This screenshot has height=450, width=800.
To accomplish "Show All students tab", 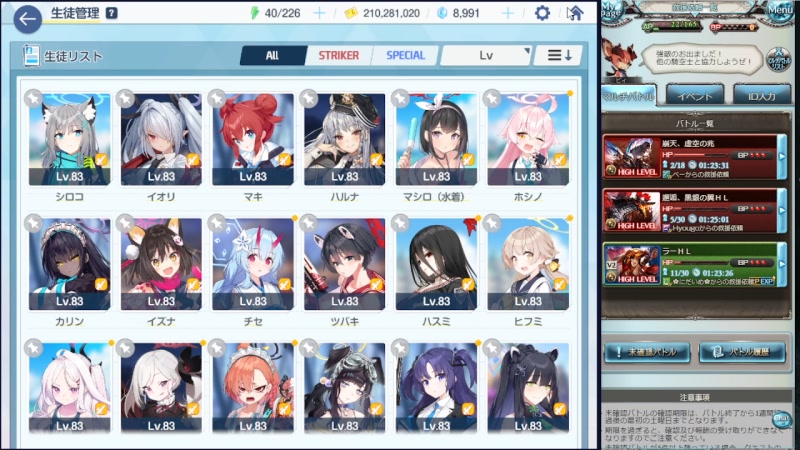I will coord(272,56).
